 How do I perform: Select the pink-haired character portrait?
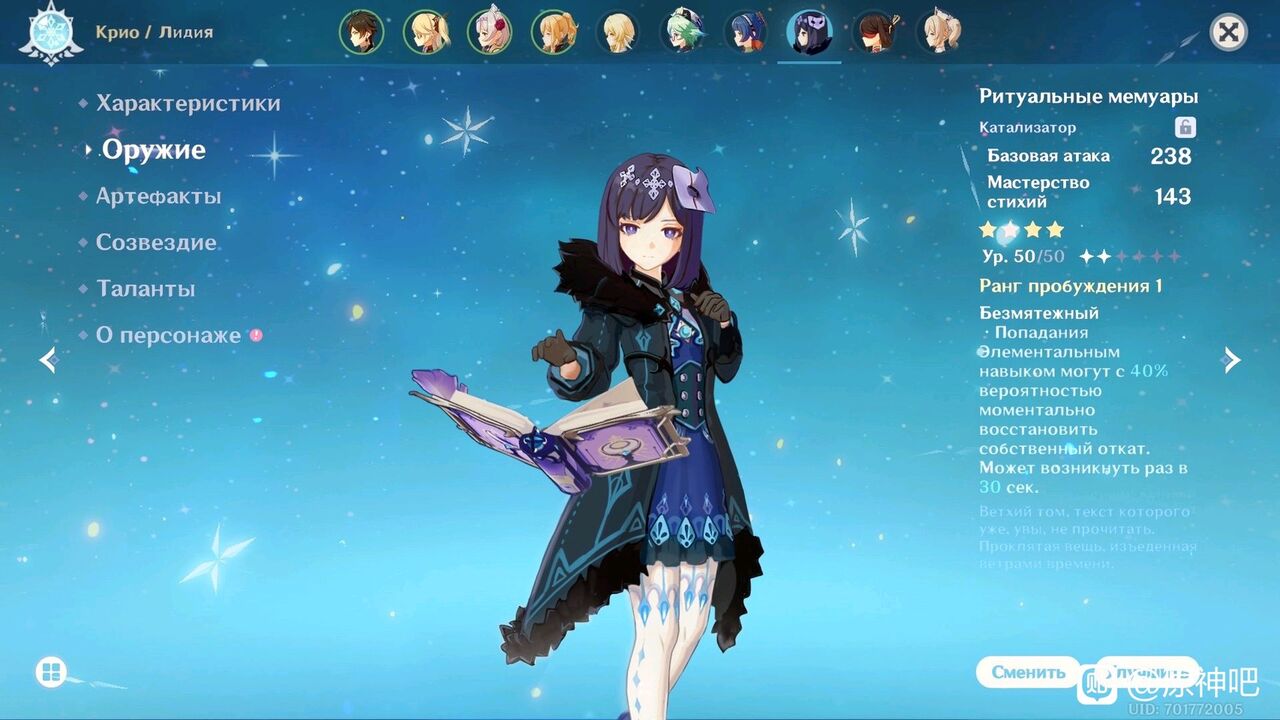coord(489,30)
